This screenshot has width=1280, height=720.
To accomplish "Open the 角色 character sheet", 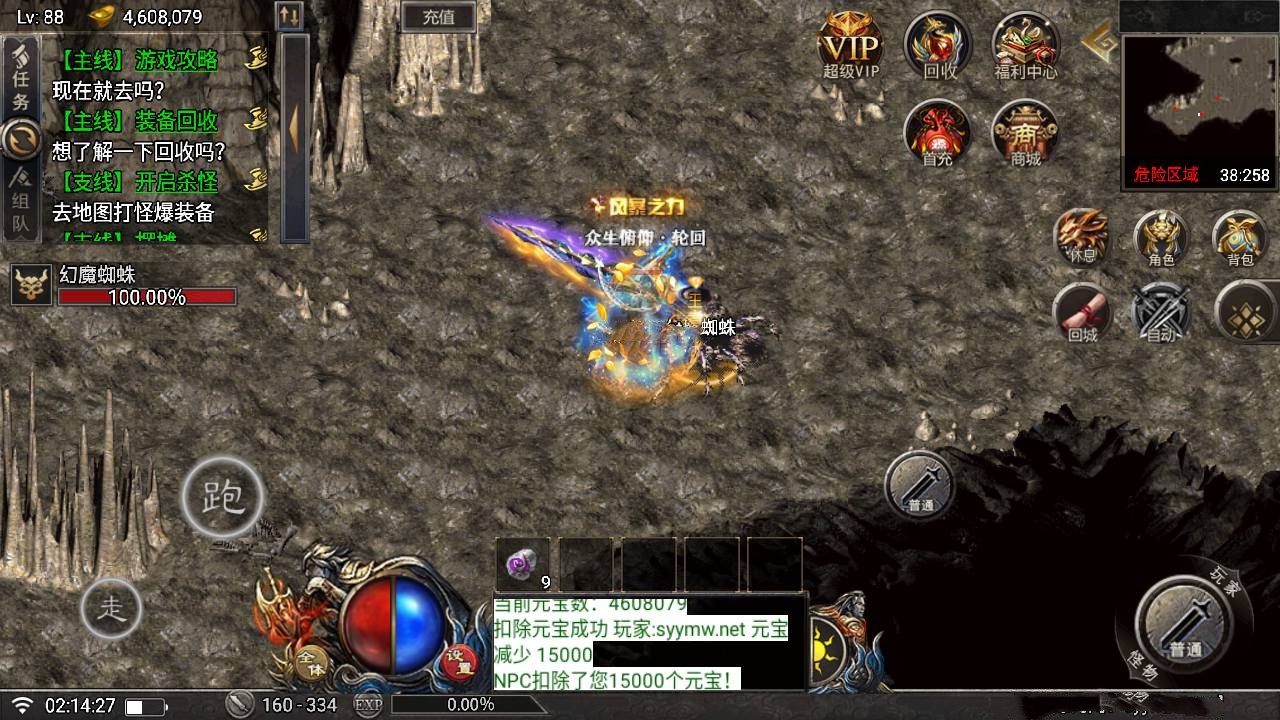I will click(x=1161, y=237).
